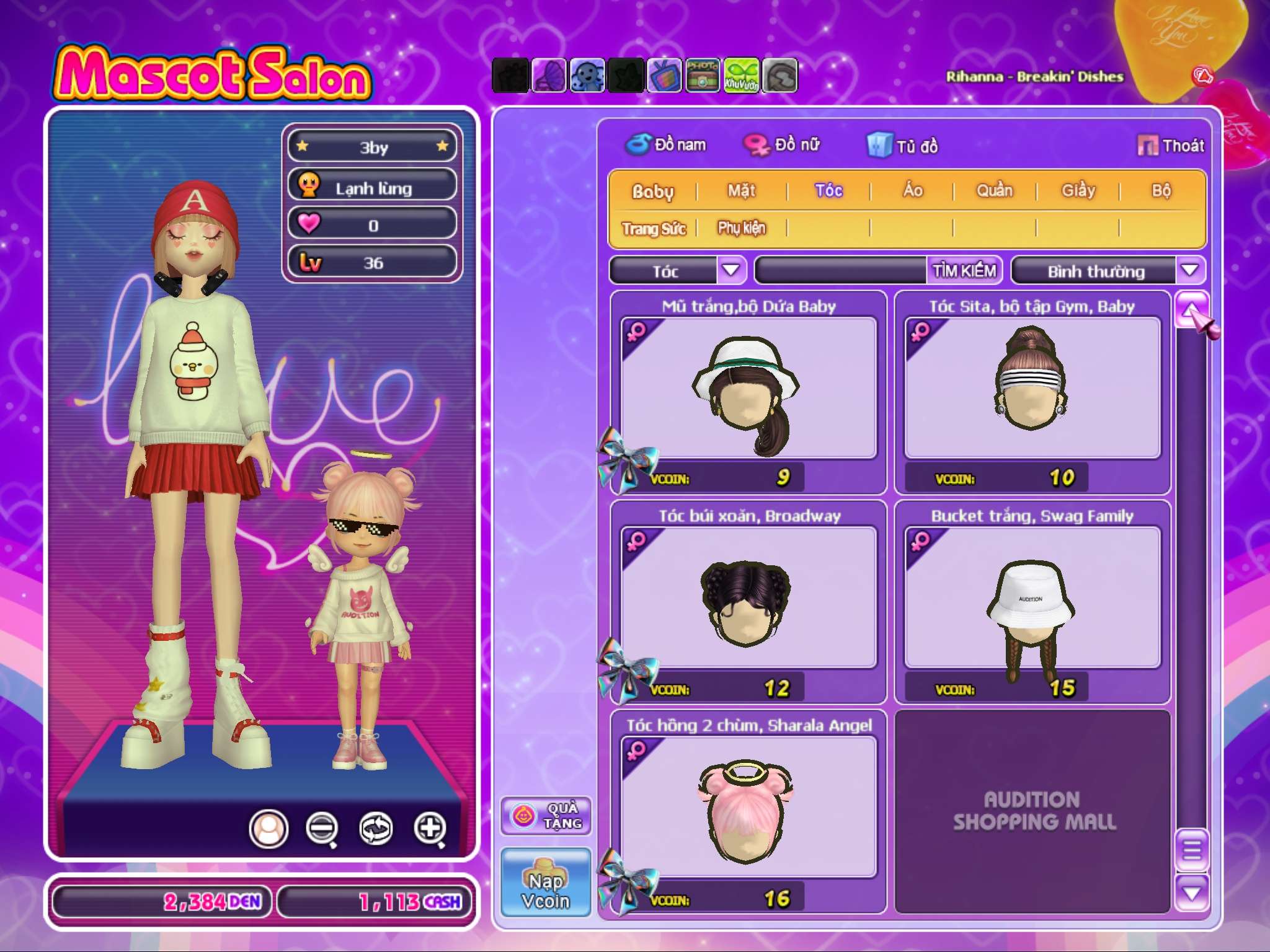Choose the Tóc Sita gym hair item

pos(1032,389)
